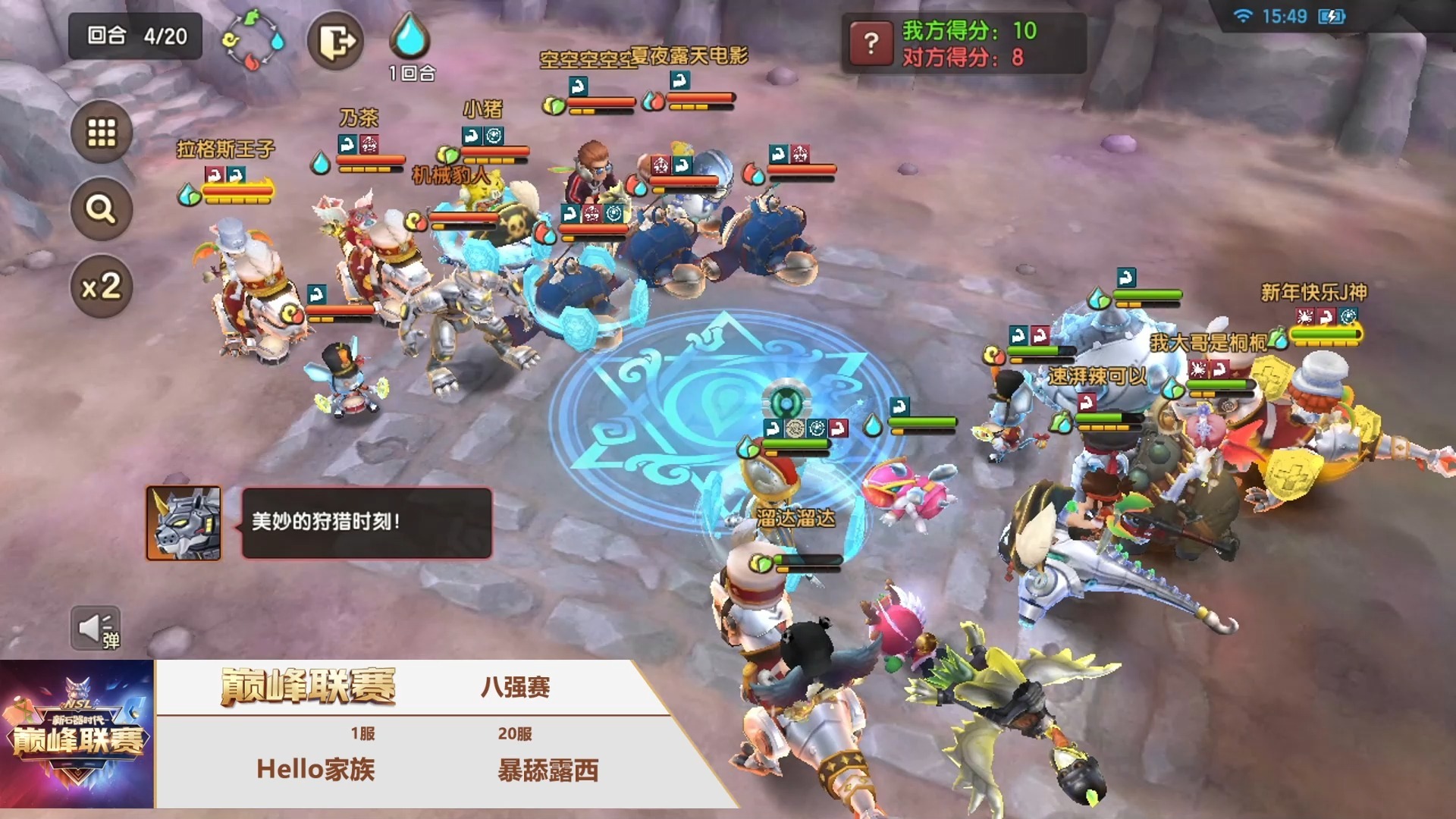The width and height of the screenshot is (1456, 819).
Task: Toggle the speaker danmaku button
Action: (x=96, y=628)
